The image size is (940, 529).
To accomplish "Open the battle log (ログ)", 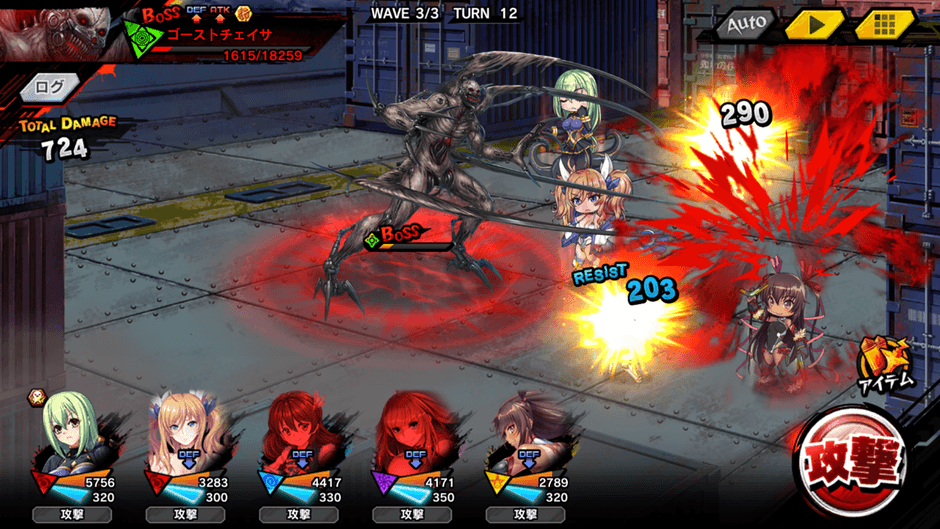I will point(49,87).
